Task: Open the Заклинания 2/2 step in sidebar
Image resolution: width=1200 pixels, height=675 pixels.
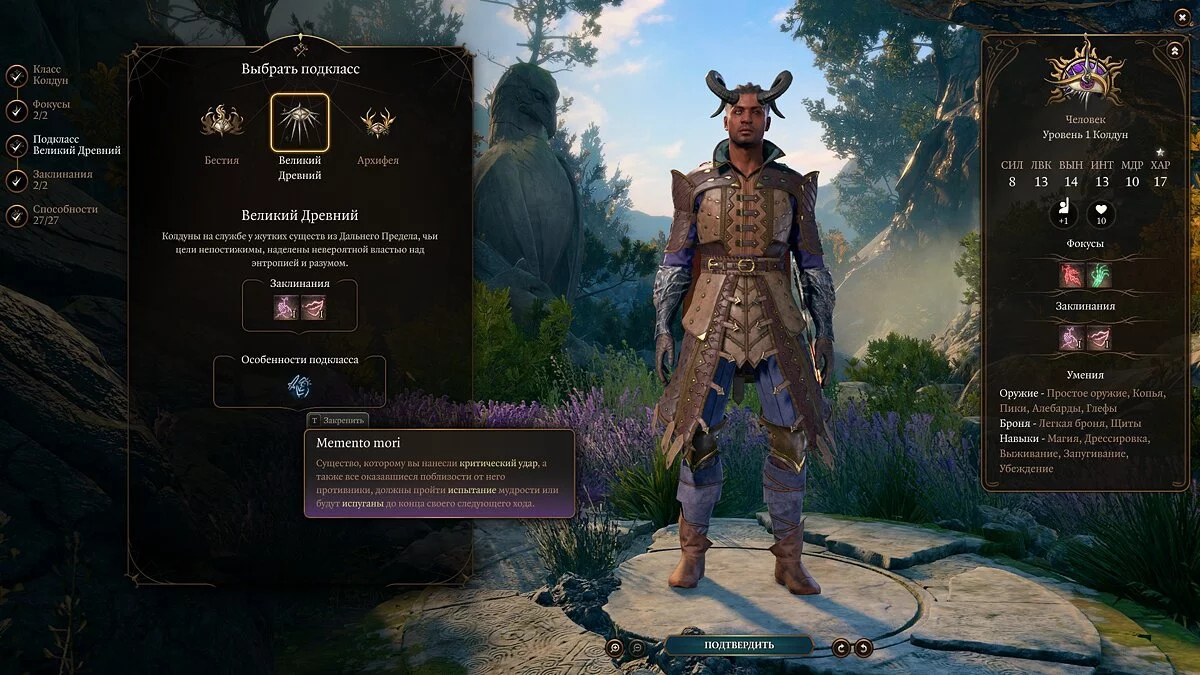Action: (x=17, y=180)
